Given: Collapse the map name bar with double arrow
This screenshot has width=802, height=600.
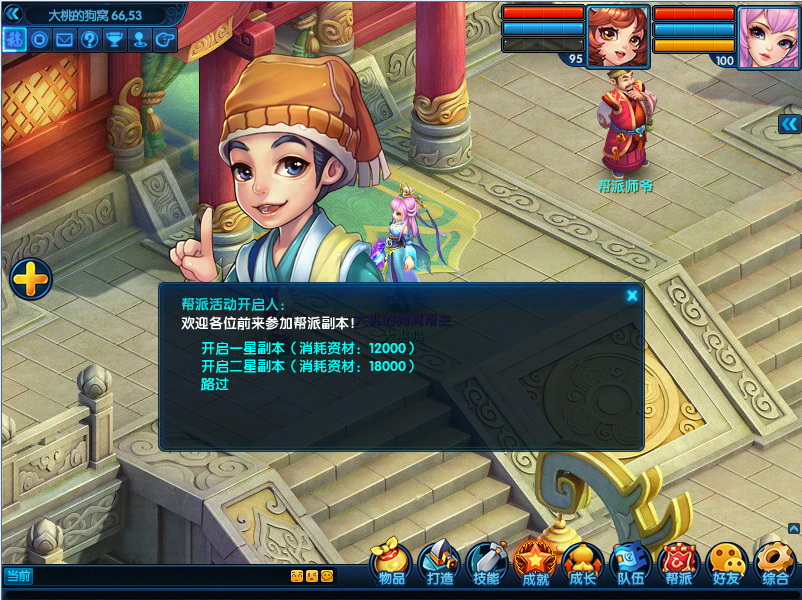Looking at the screenshot, I should [13, 14].
